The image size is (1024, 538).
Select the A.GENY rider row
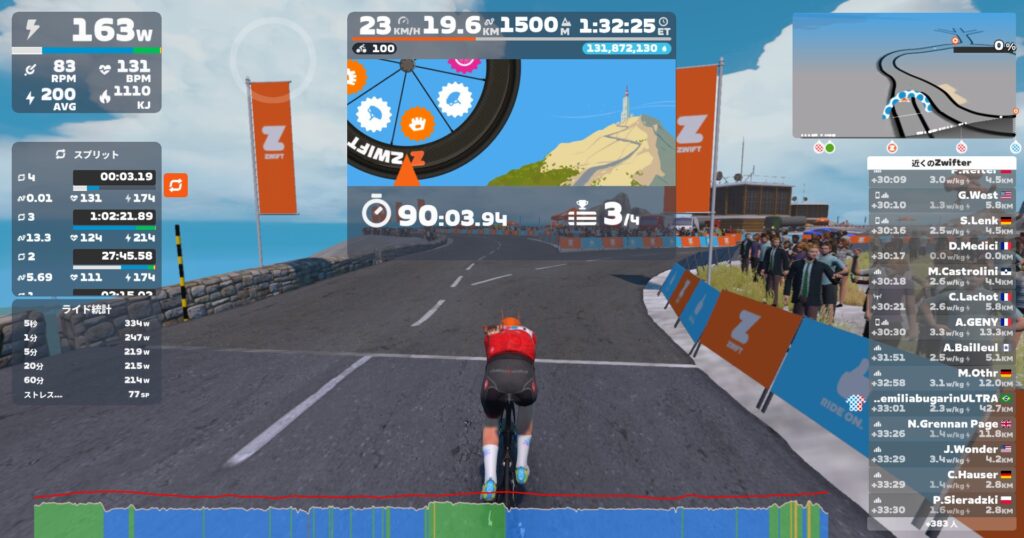click(x=943, y=327)
